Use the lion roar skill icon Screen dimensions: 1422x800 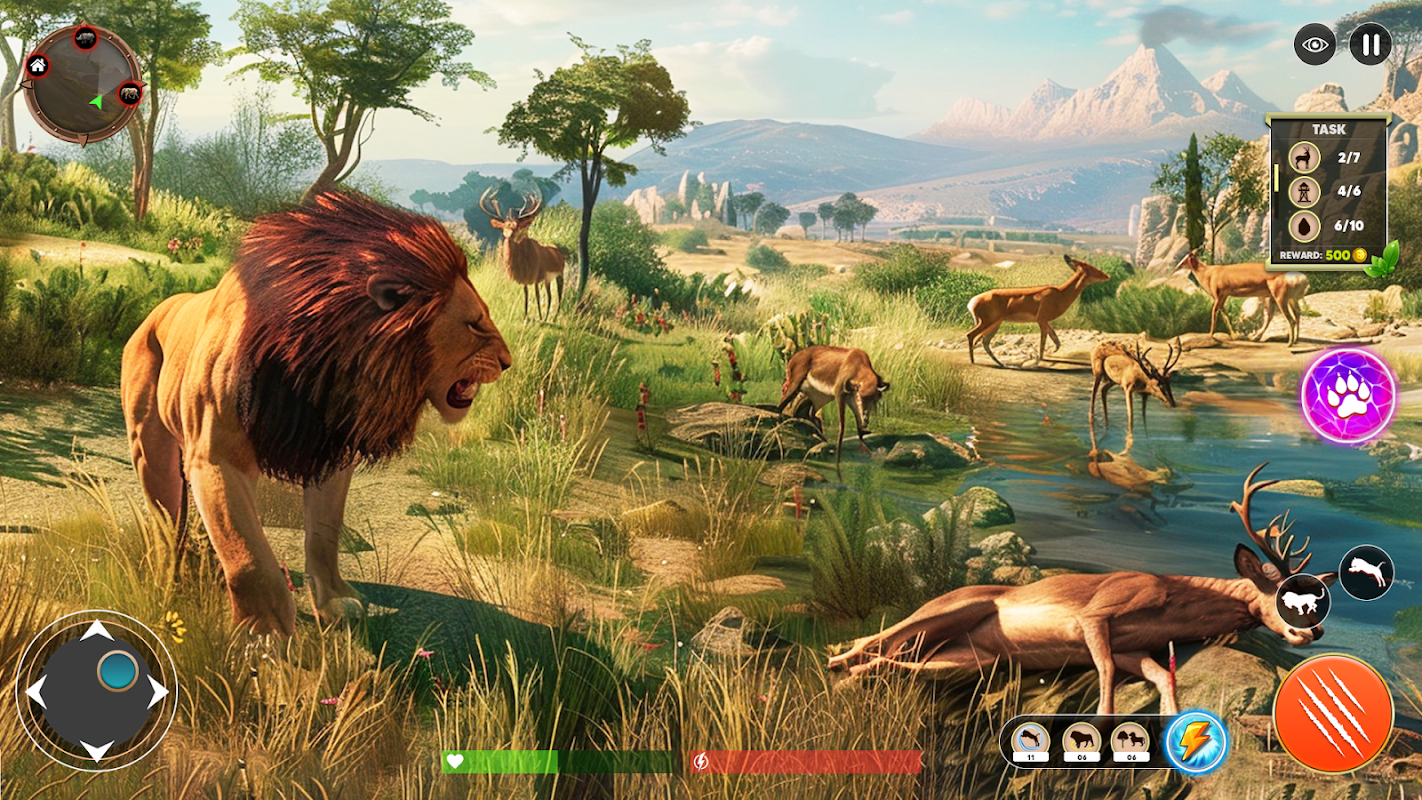(x=1080, y=741)
